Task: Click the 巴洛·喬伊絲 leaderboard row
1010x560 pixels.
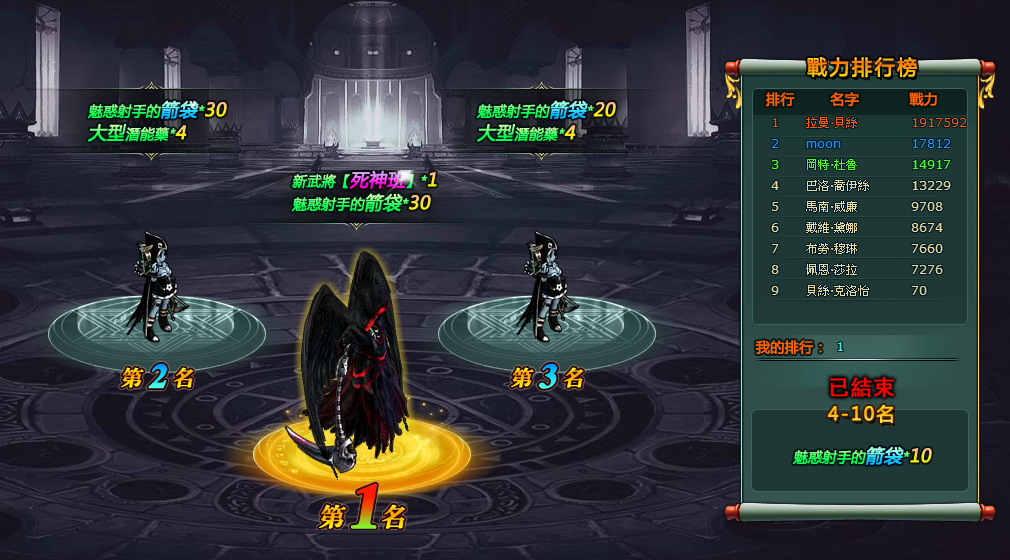Action: (860, 186)
